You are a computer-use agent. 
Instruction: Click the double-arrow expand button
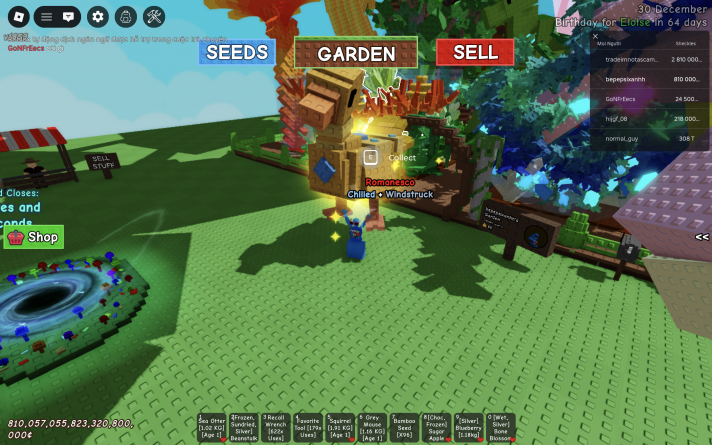702,237
